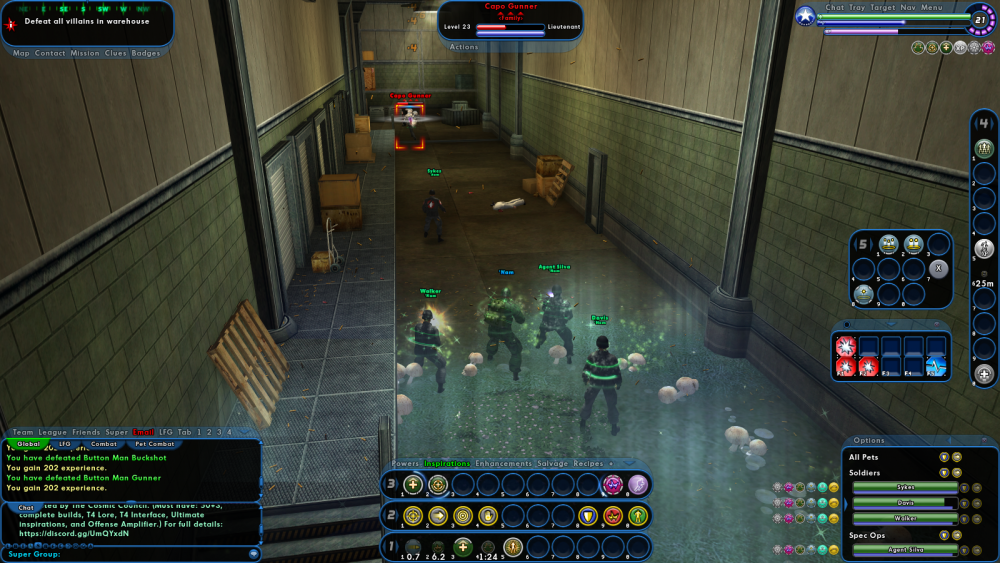The width and height of the screenshot is (1000, 563).
Task: Open the Map from the navigation bar
Action: [21, 53]
